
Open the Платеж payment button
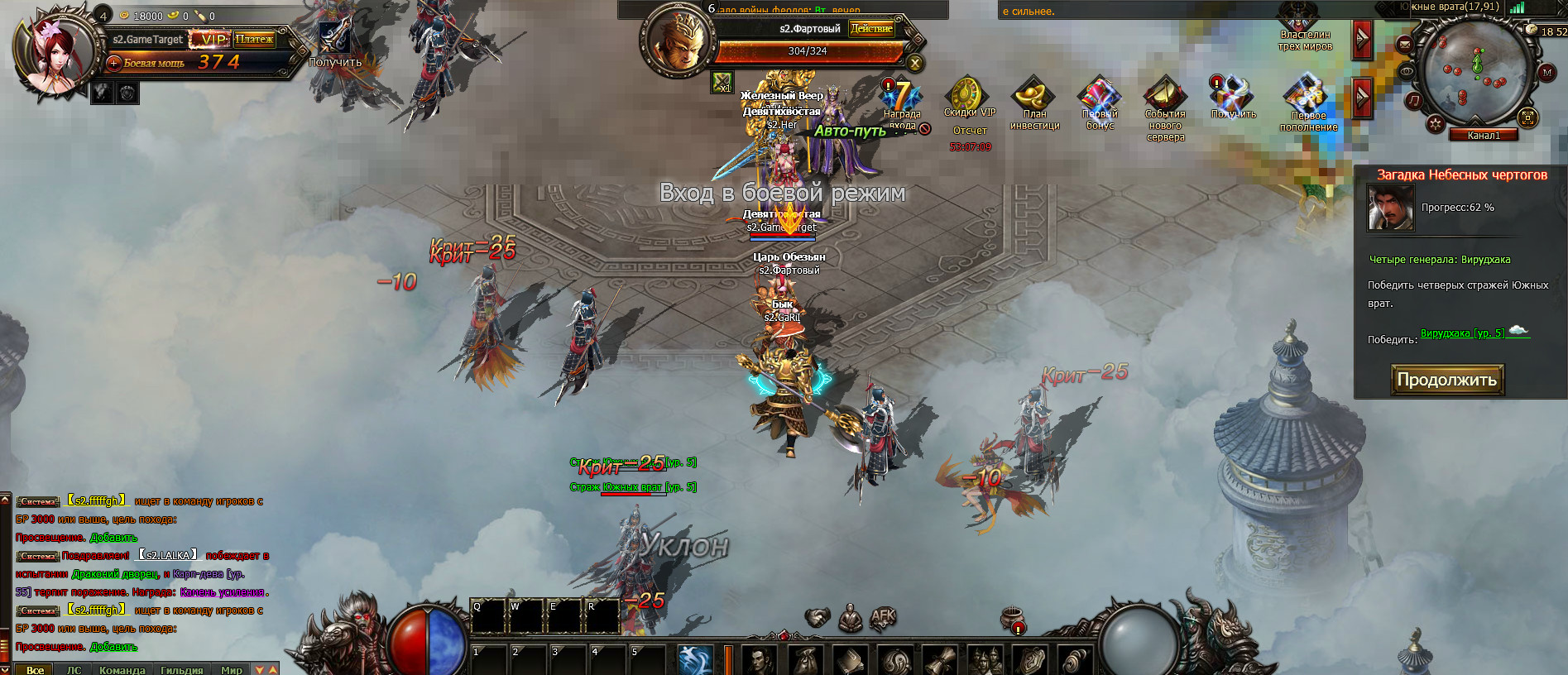pyautogui.click(x=254, y=39)
